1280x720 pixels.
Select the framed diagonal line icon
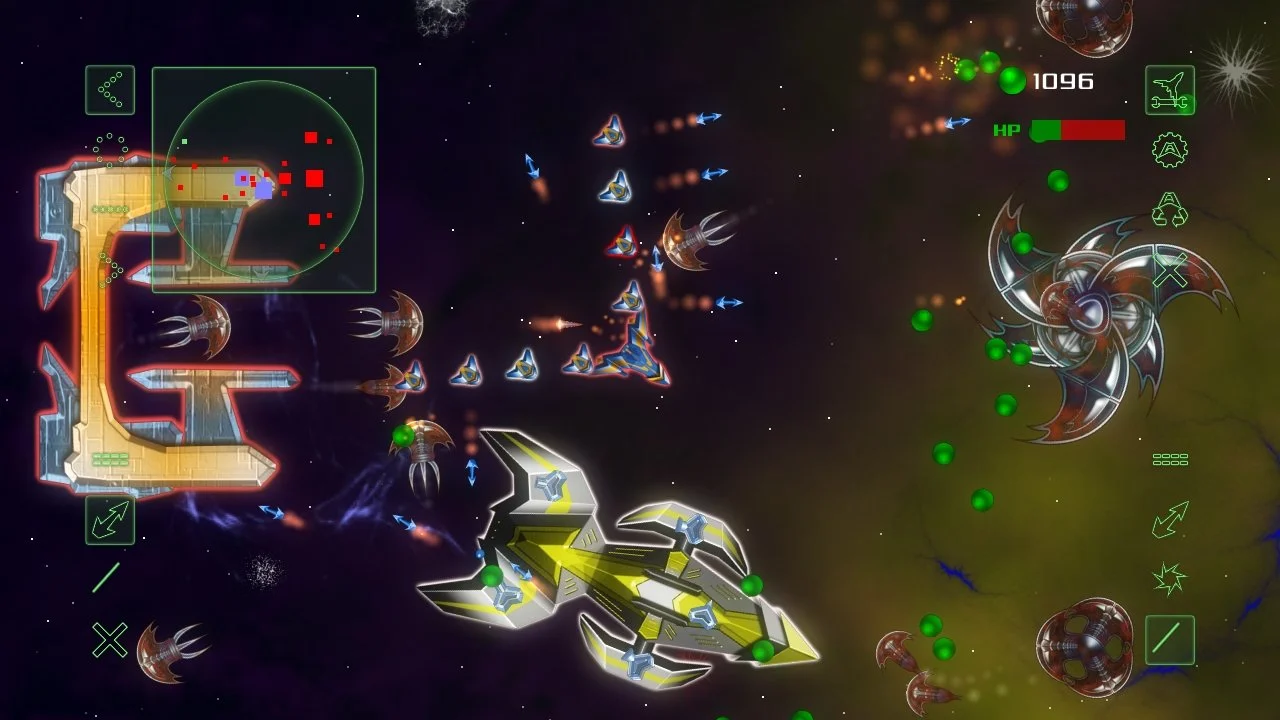pyautogui.click(x=1170, y=640)
